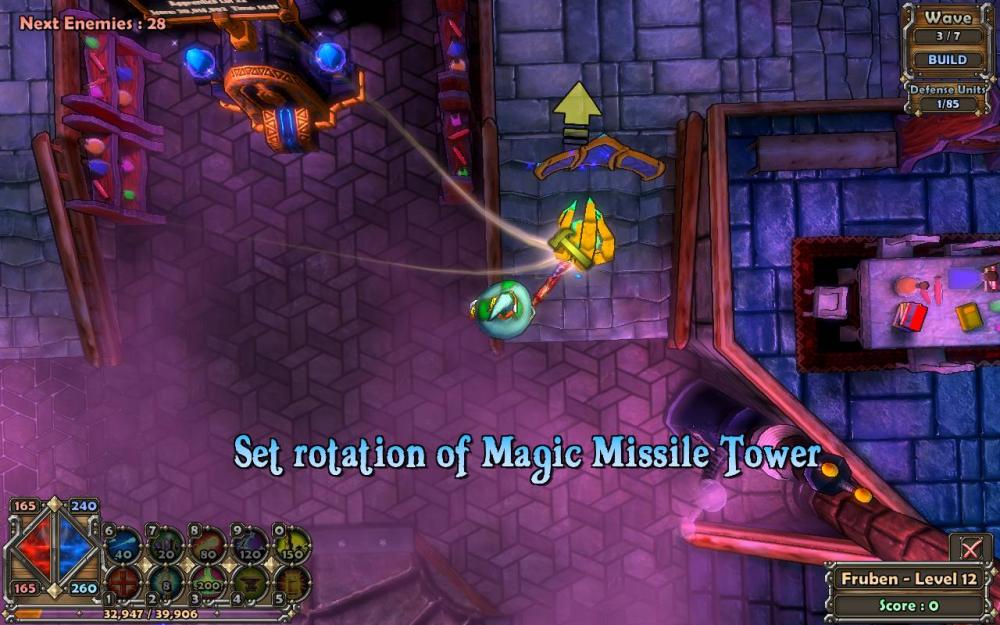1000x625 pixels.
Task: Activate the golden ability in slot 5
Action: (293, 581)
